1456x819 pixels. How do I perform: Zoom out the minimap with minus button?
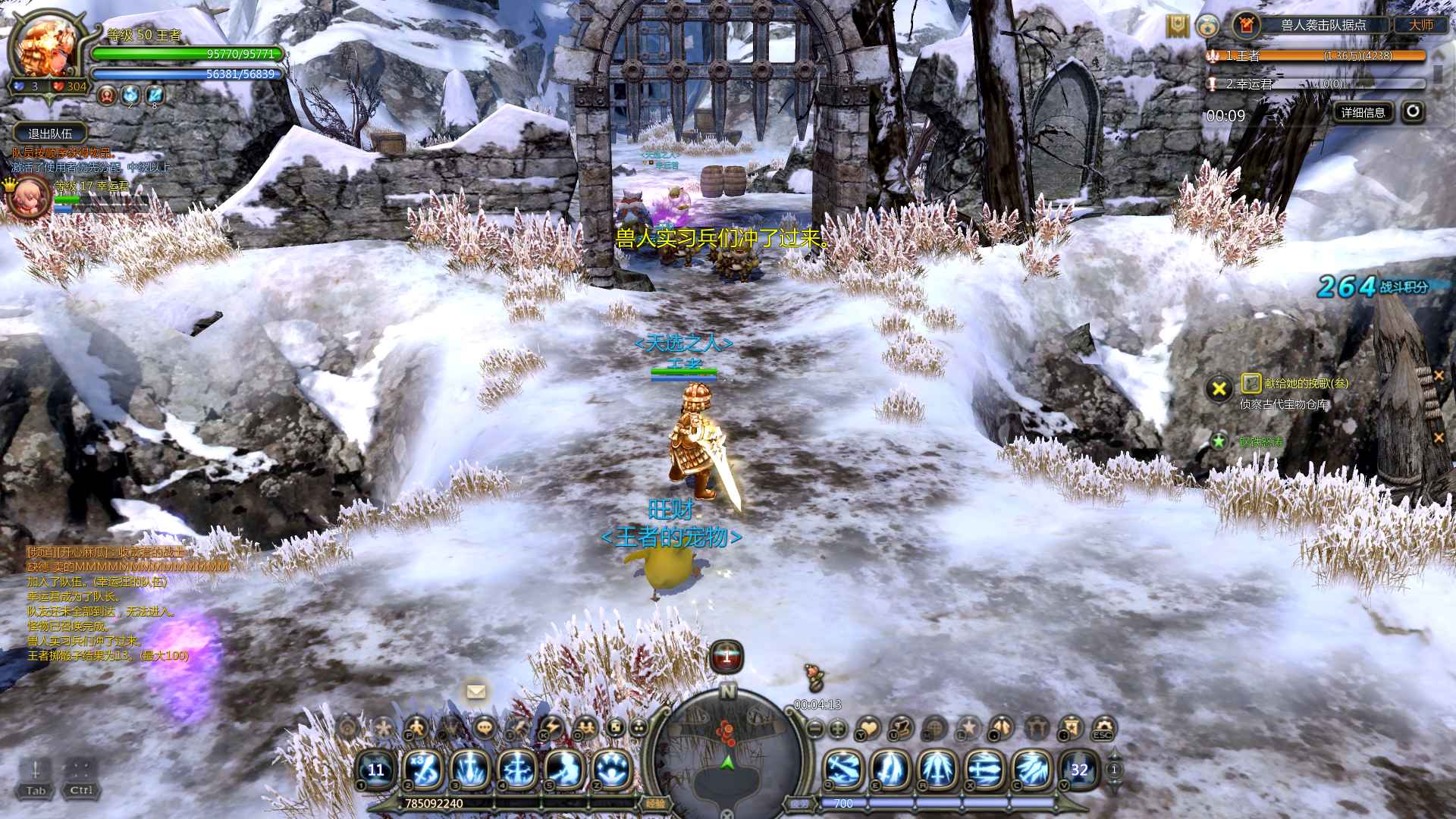pyautogui.click(x=815, y=729)
